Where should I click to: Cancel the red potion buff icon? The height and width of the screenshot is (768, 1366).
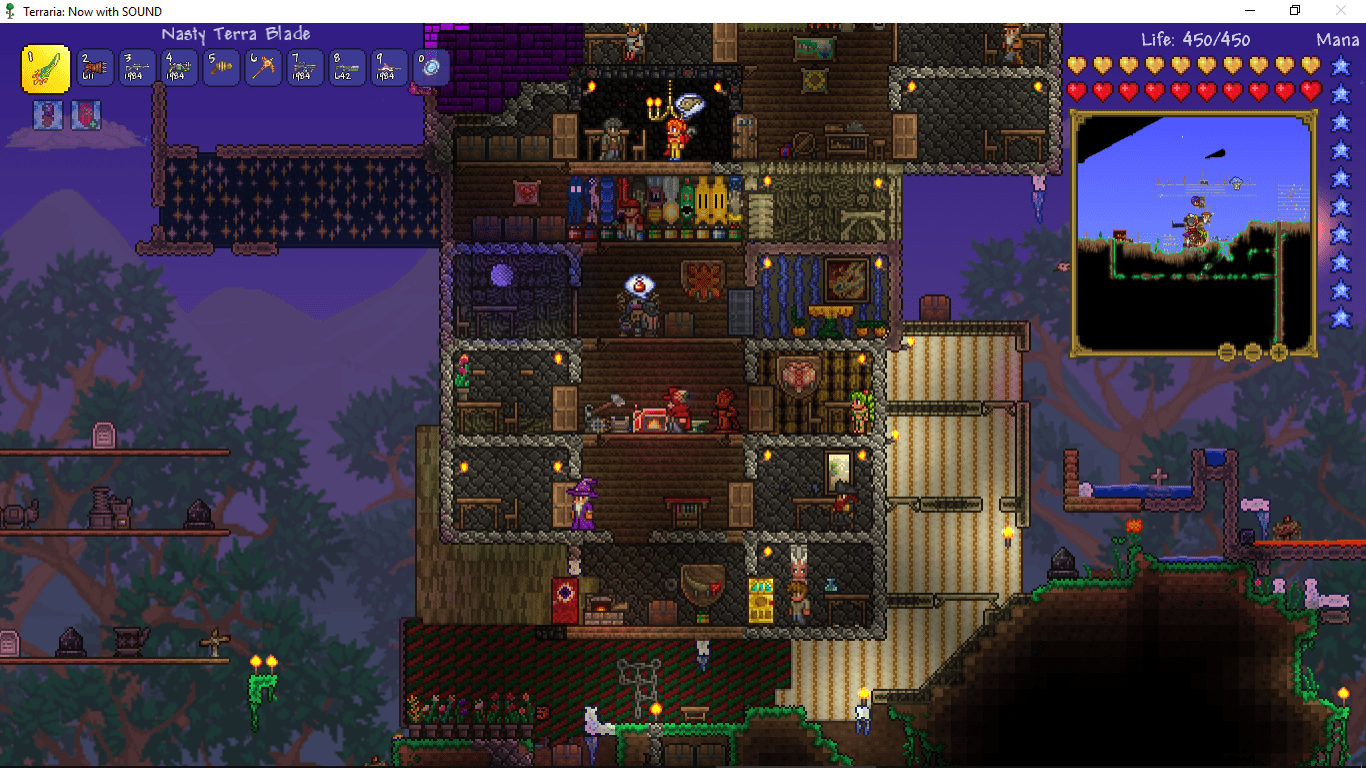pyautogui.click(x=86, y=115)
